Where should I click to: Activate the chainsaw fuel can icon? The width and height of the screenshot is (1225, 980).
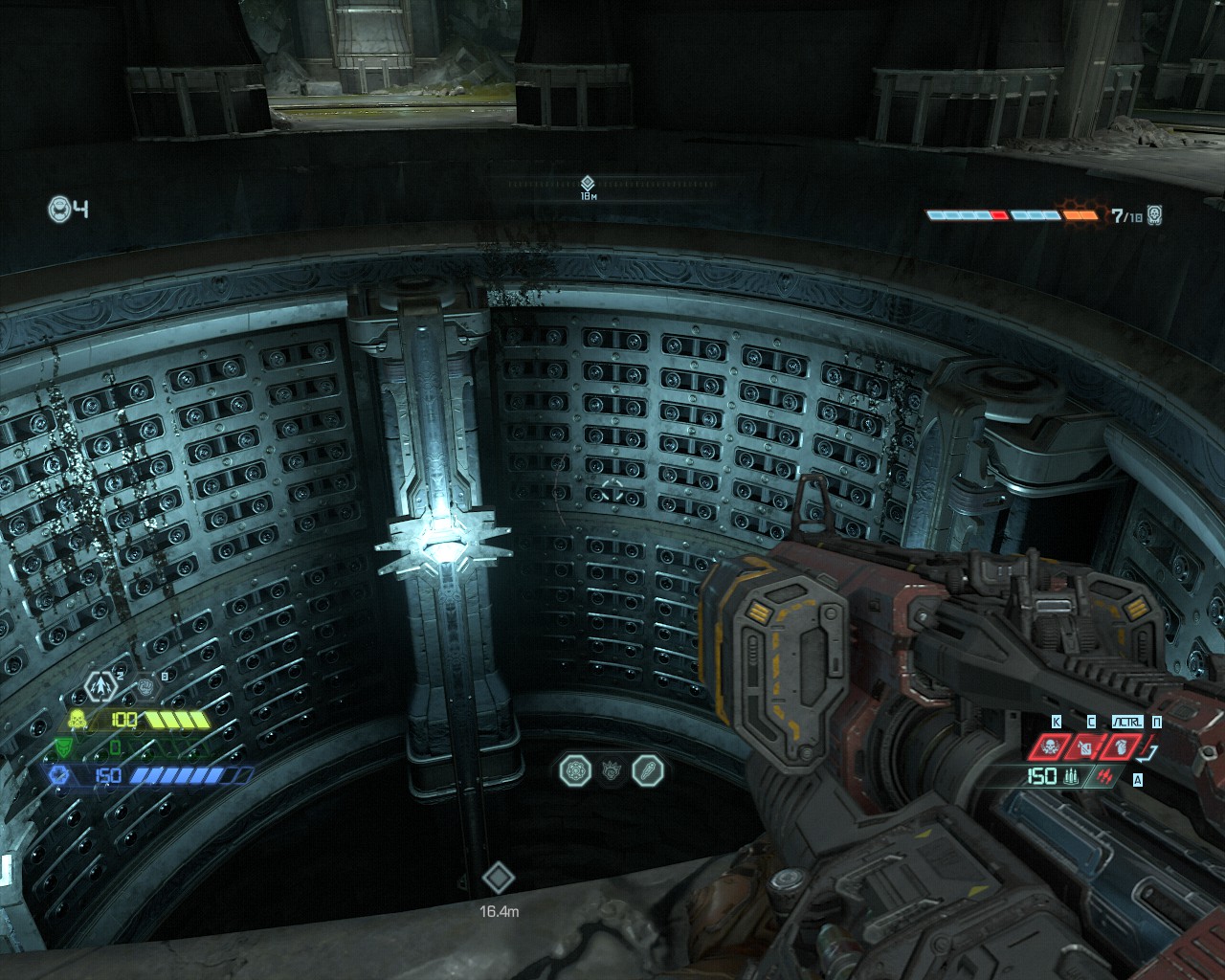pyautogui.click(x=1084, y=746)
